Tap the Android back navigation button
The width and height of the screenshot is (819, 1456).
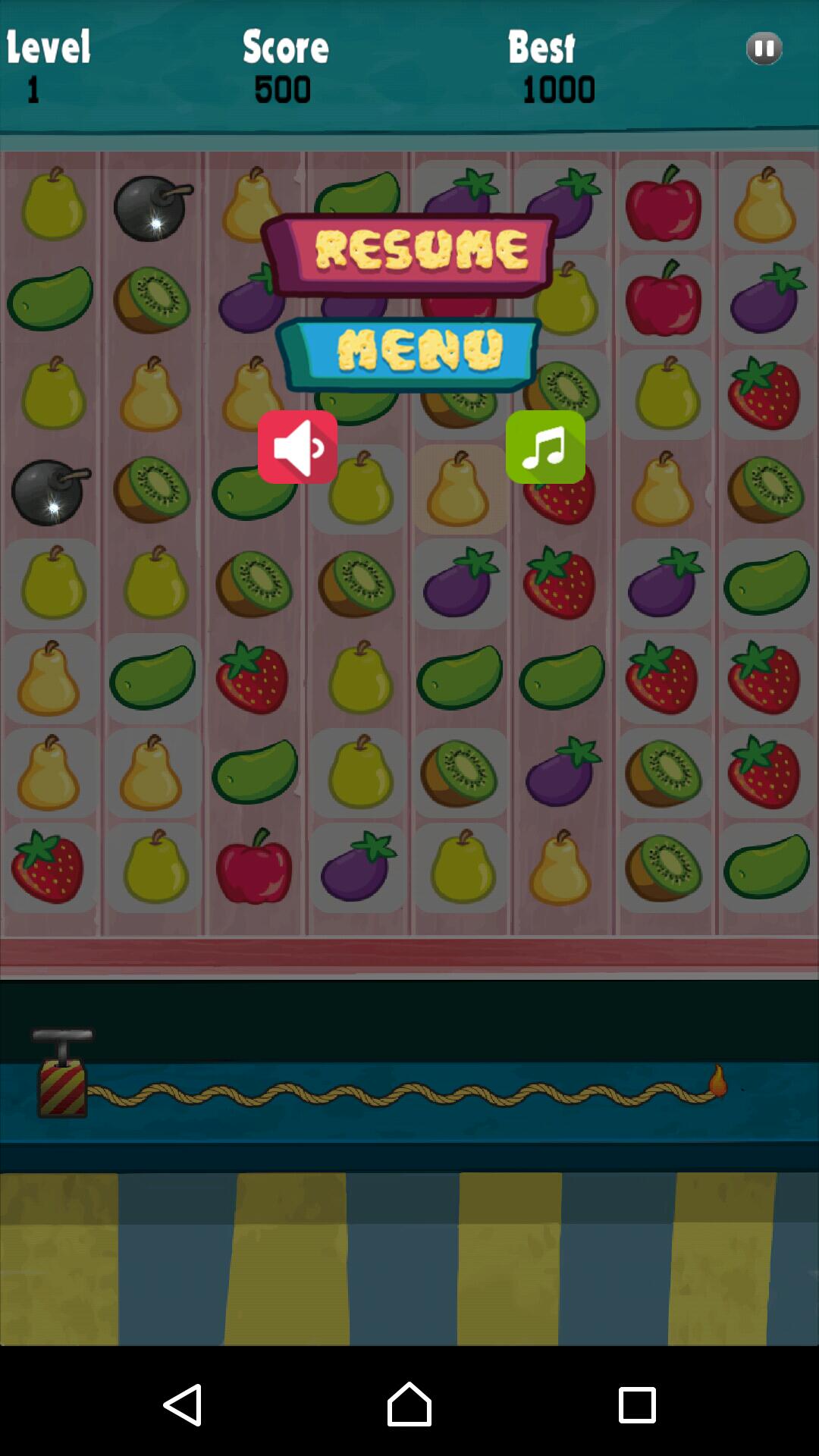click(183, 1404)
